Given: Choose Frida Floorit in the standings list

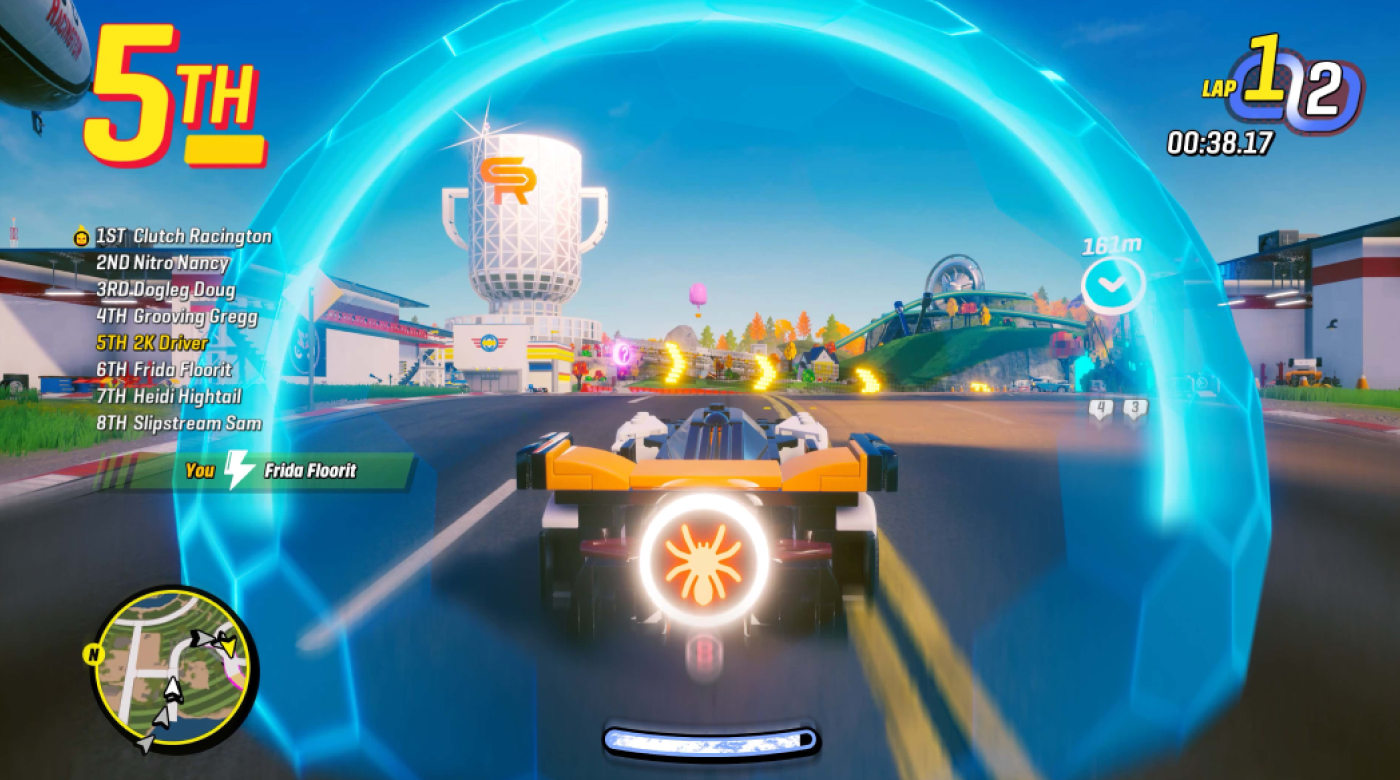Looking at the screenshot, I should pyautogui.click(x=163, y=370).
